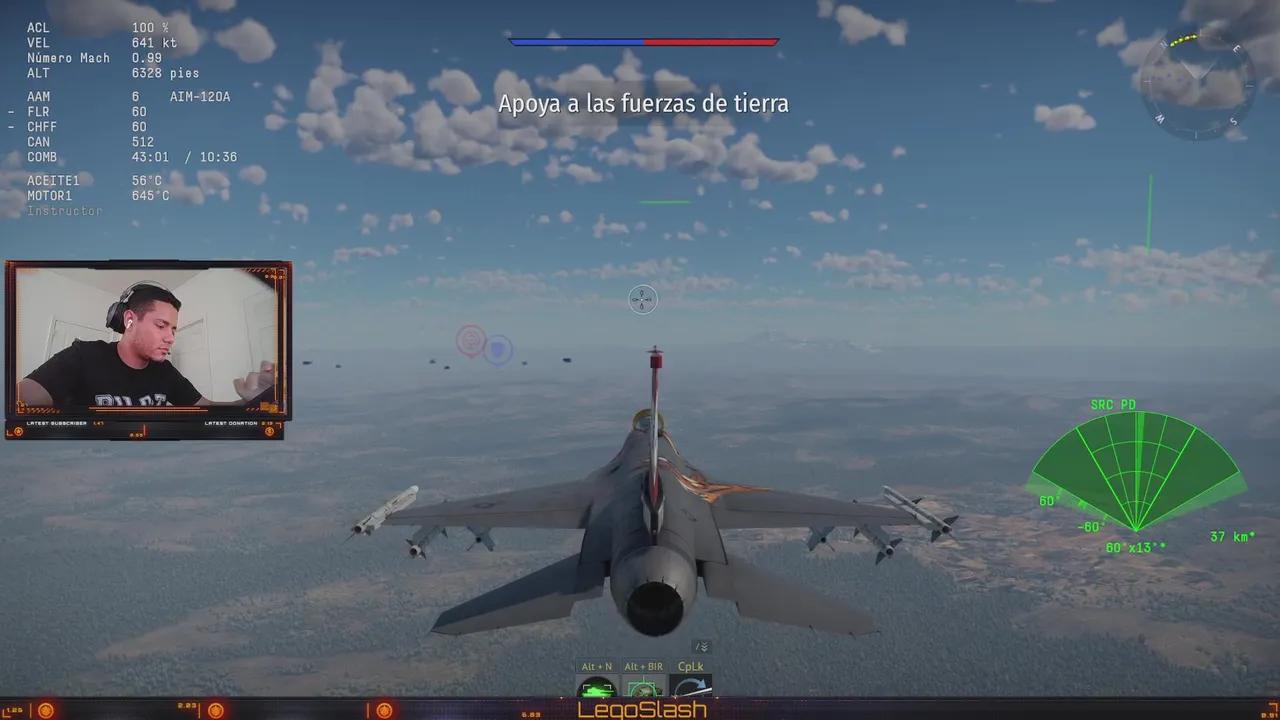Click the Apoya a las fuerzas de tierra objective
This screenshot has height=720, width=1280.
point(644,103)
